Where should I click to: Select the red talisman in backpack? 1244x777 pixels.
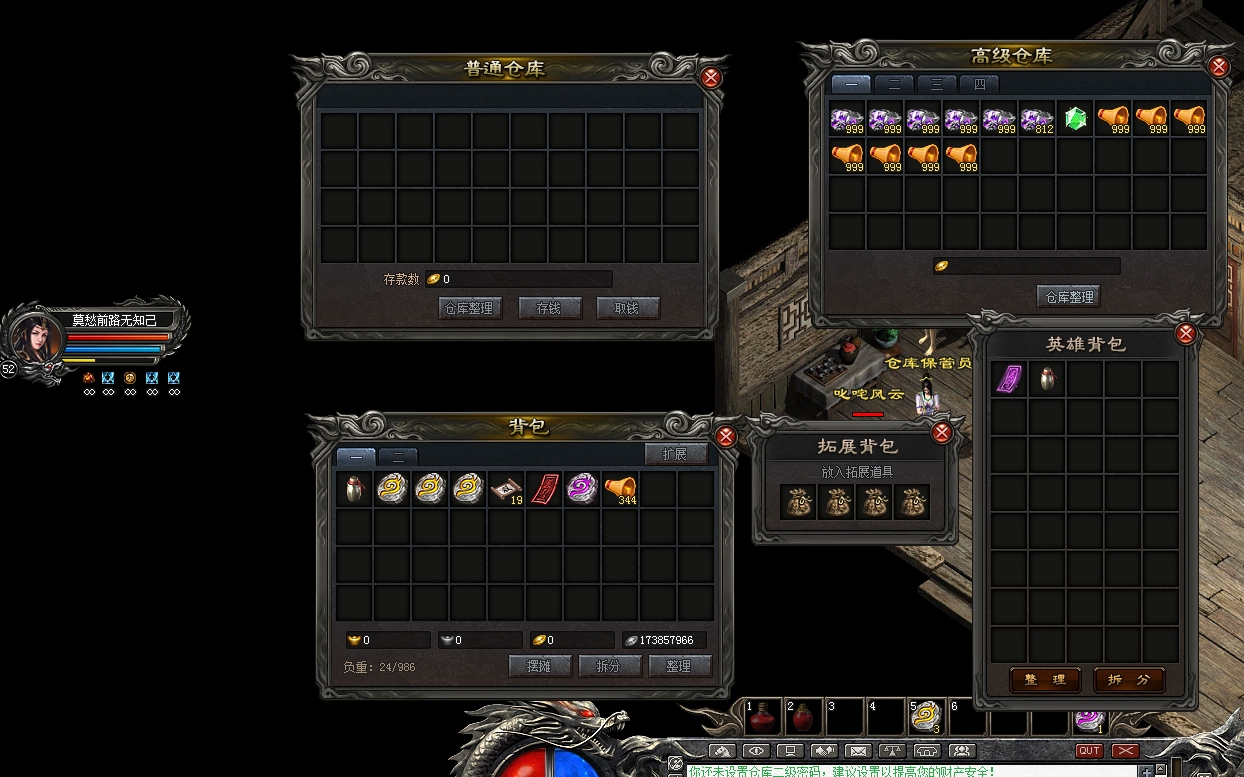(x=544, y=489)
